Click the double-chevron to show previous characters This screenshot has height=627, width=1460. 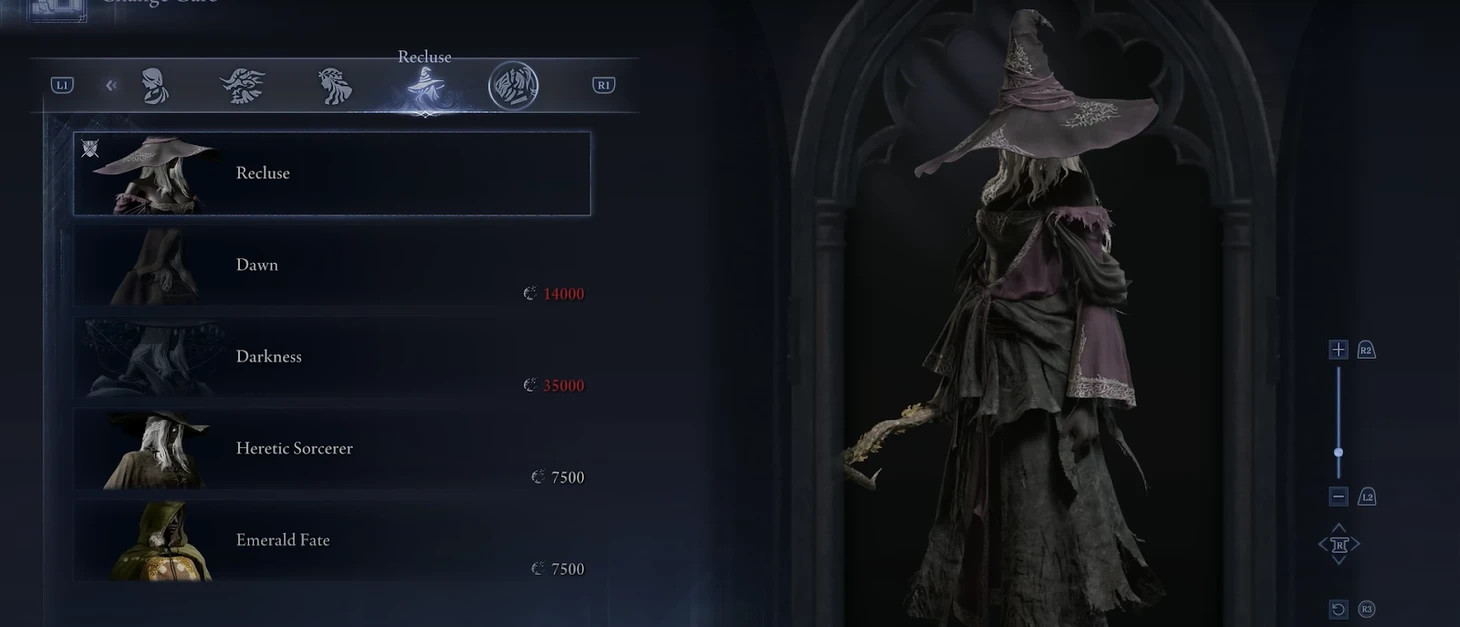111,86
